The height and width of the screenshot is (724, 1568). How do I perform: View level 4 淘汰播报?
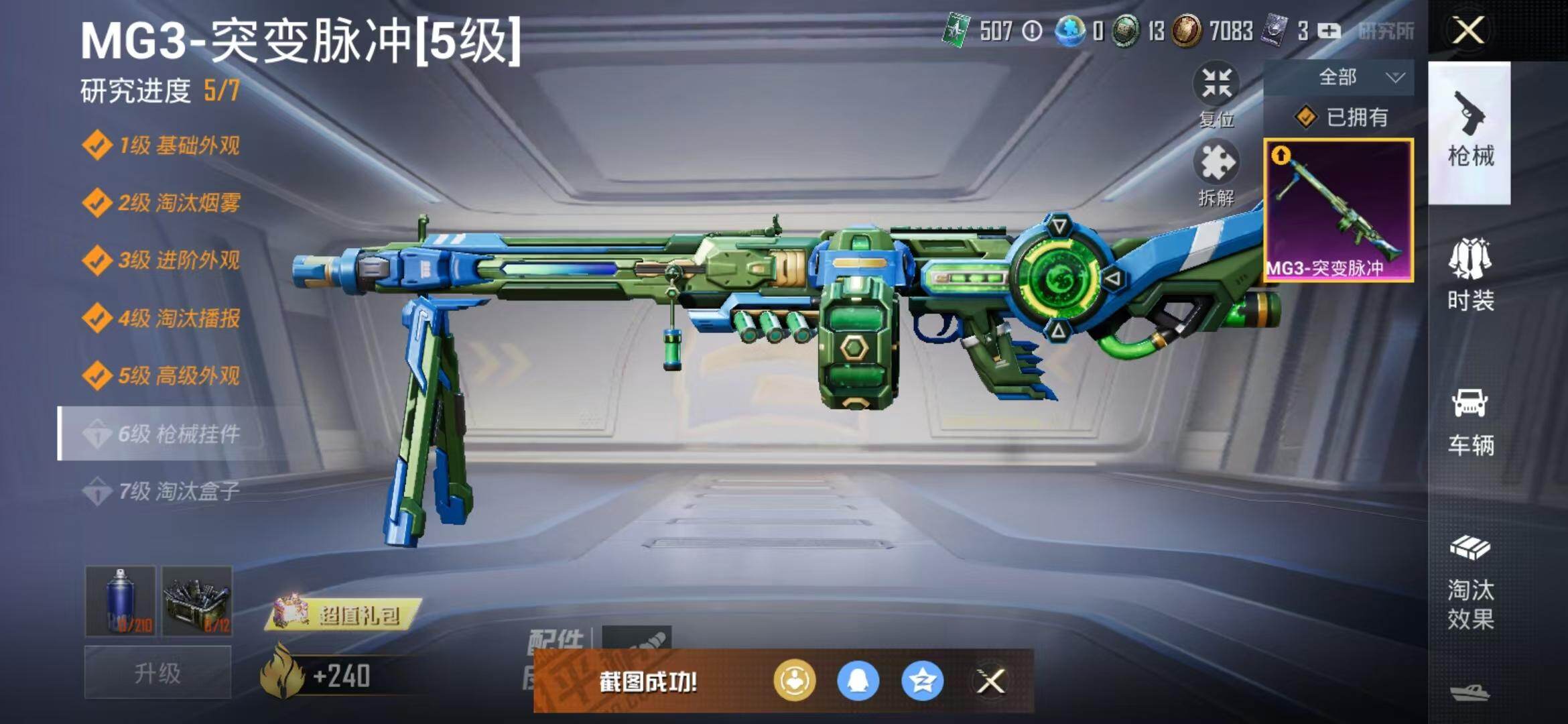[x=161, y=318]
